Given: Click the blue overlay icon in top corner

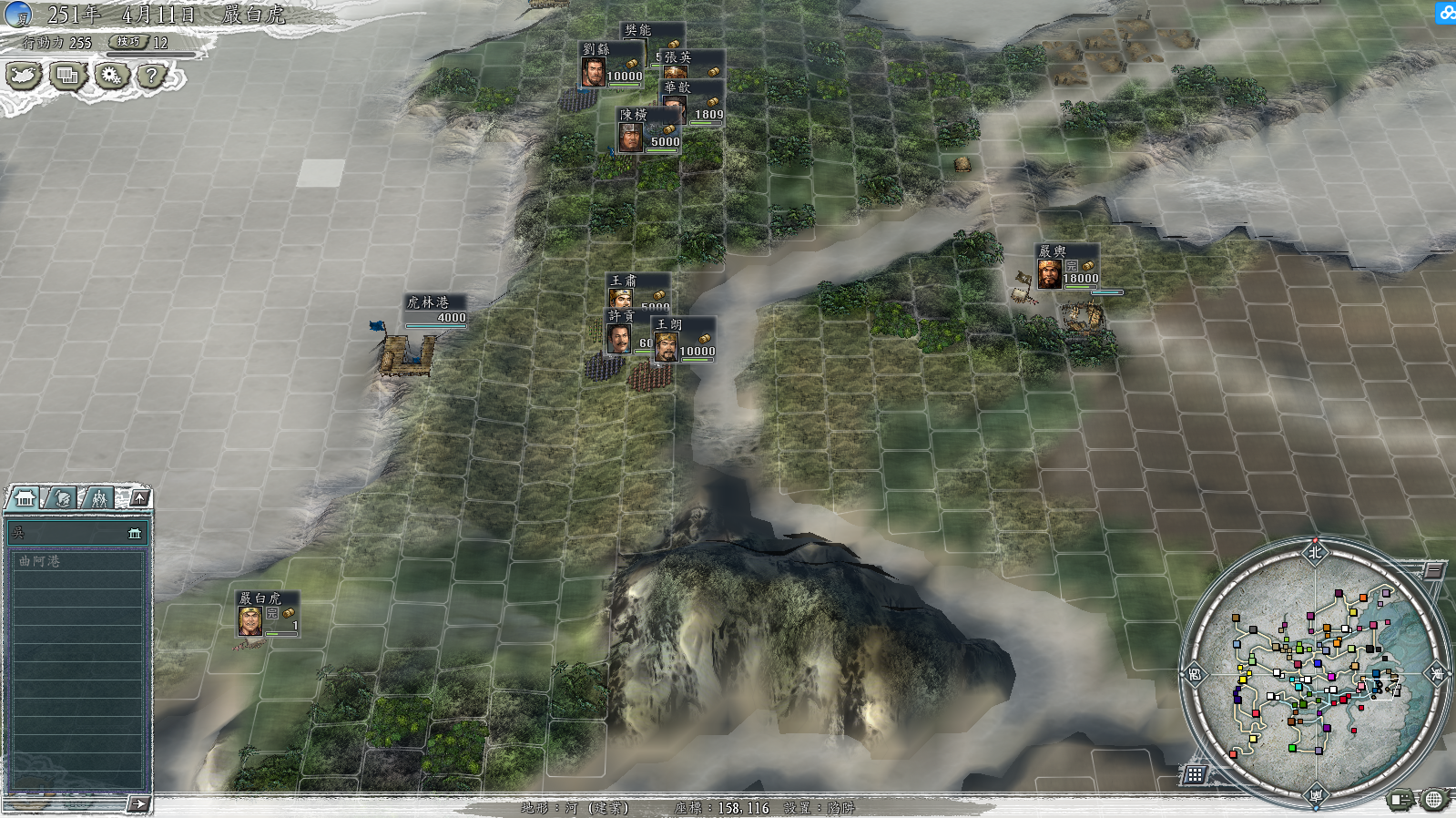Looking at the screenshot, I should 1445,13.
